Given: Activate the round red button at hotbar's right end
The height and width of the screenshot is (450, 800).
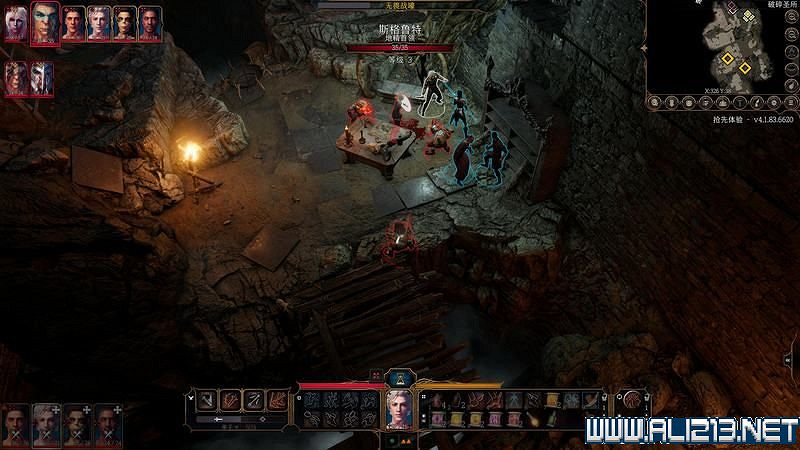Looking at the screenshot, I should [632, 400].
